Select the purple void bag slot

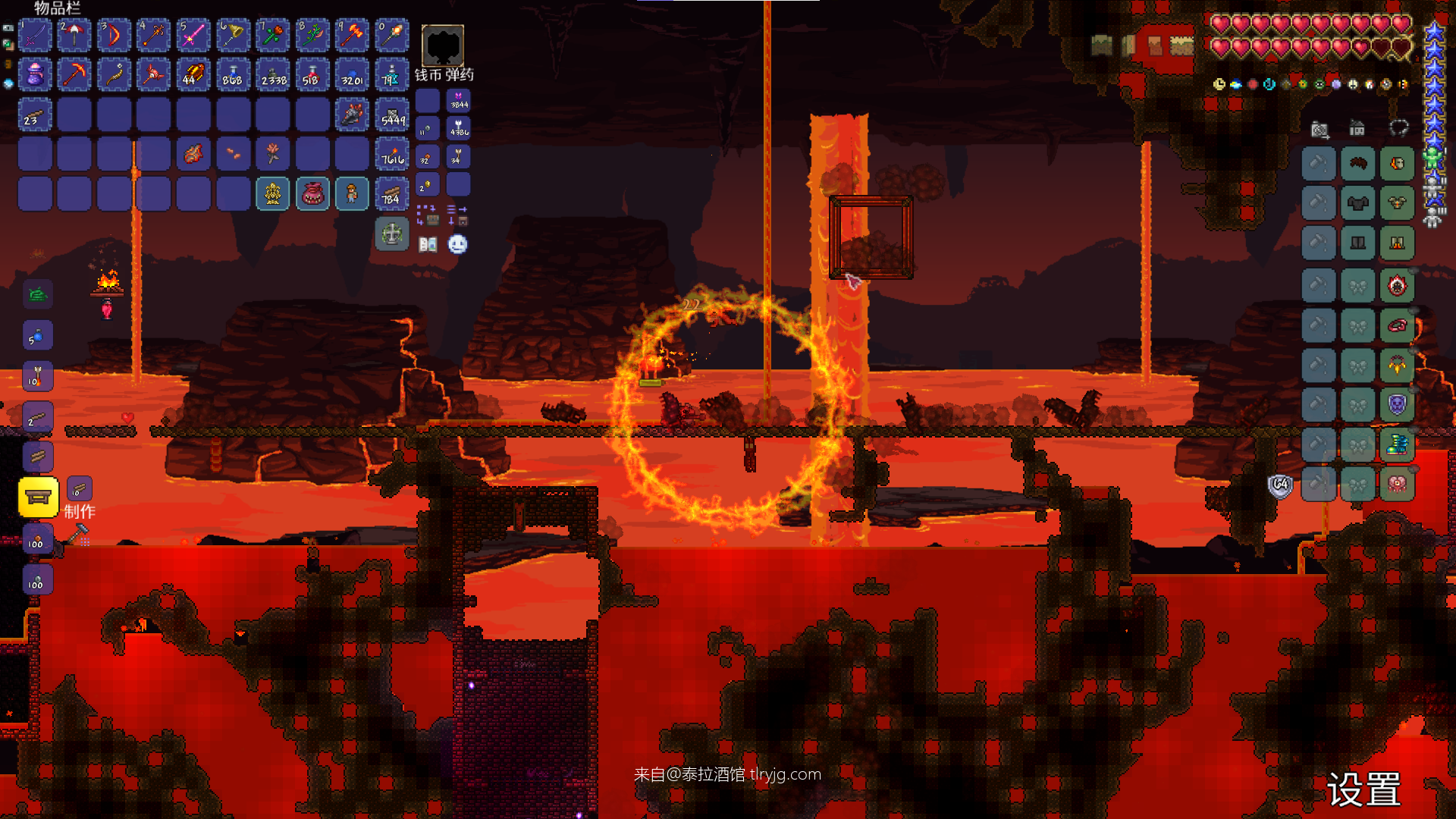35,75
